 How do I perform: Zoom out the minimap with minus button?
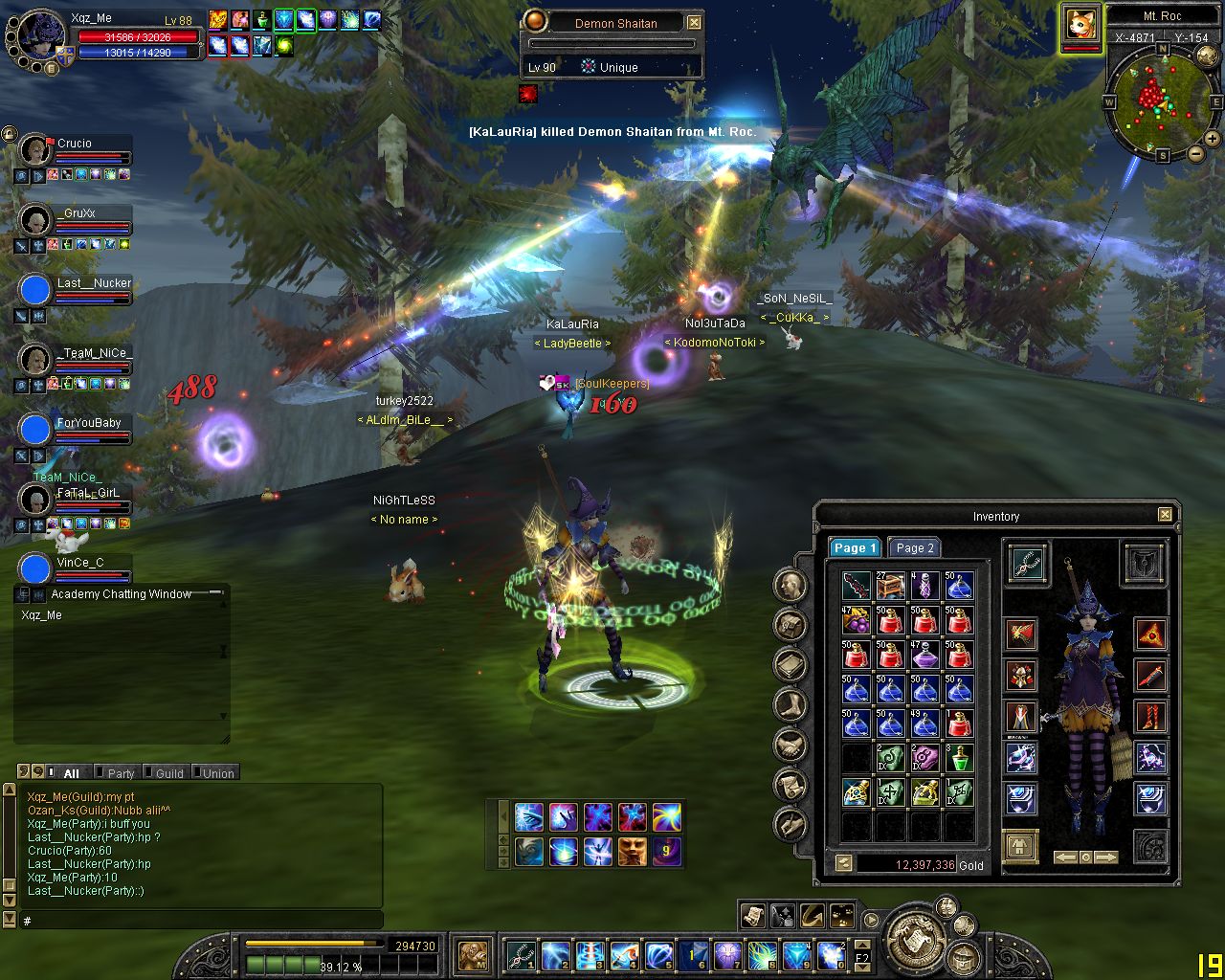point(1196,153)
